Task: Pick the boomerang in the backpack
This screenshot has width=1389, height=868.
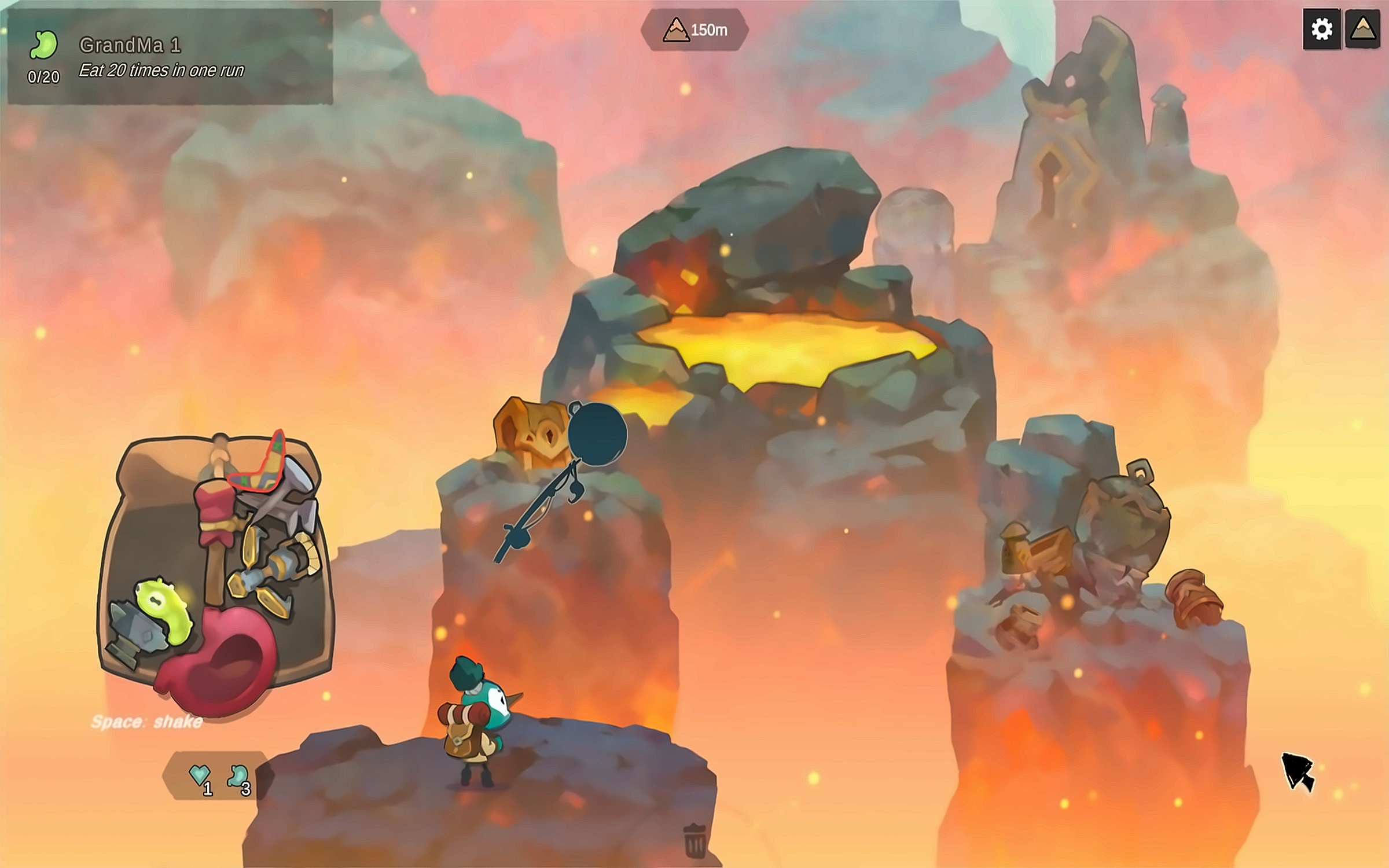Action: point(260,466)
